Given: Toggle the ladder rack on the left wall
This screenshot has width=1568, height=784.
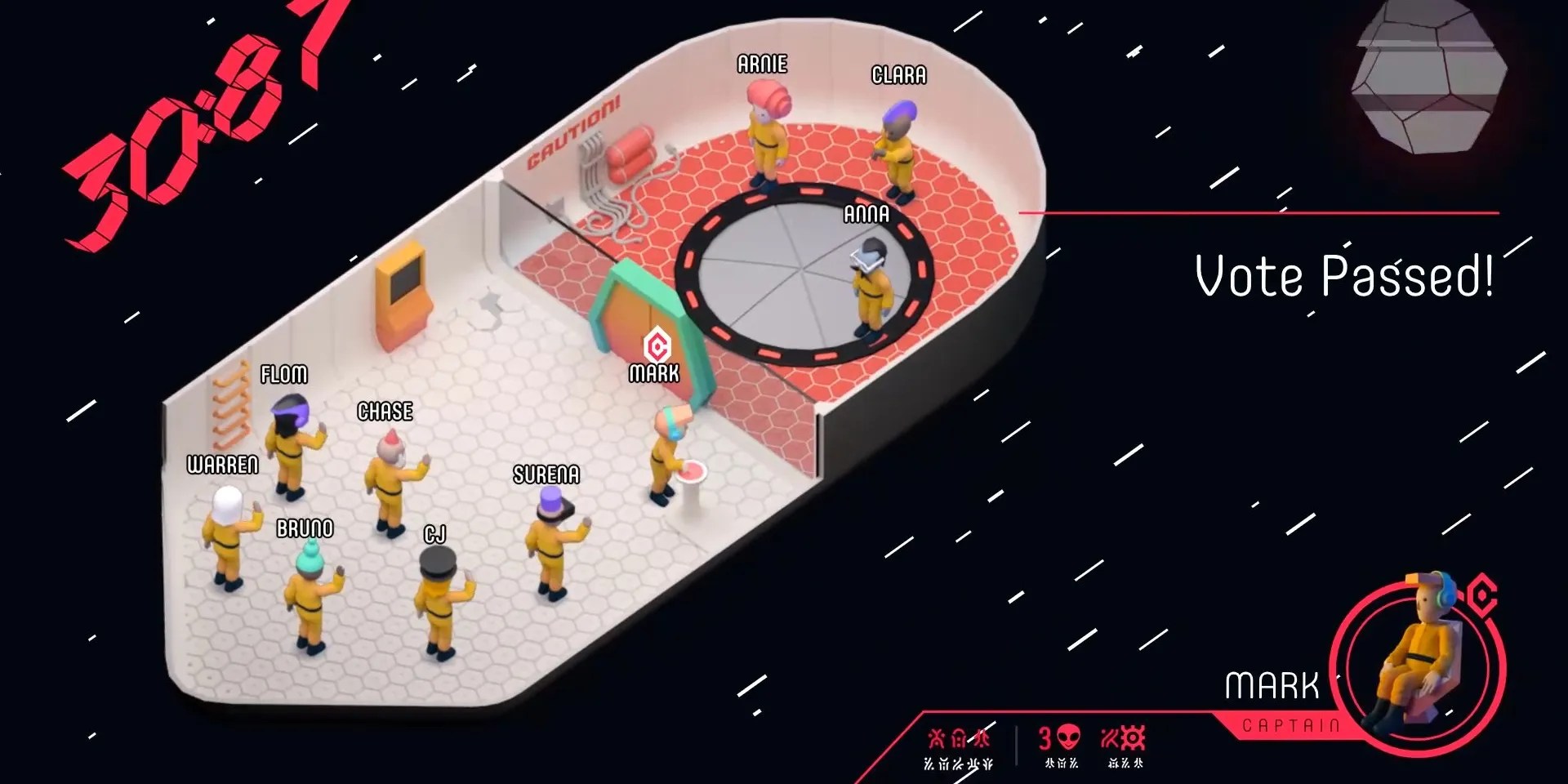Looking at the screenshot, I should [233, 404].
